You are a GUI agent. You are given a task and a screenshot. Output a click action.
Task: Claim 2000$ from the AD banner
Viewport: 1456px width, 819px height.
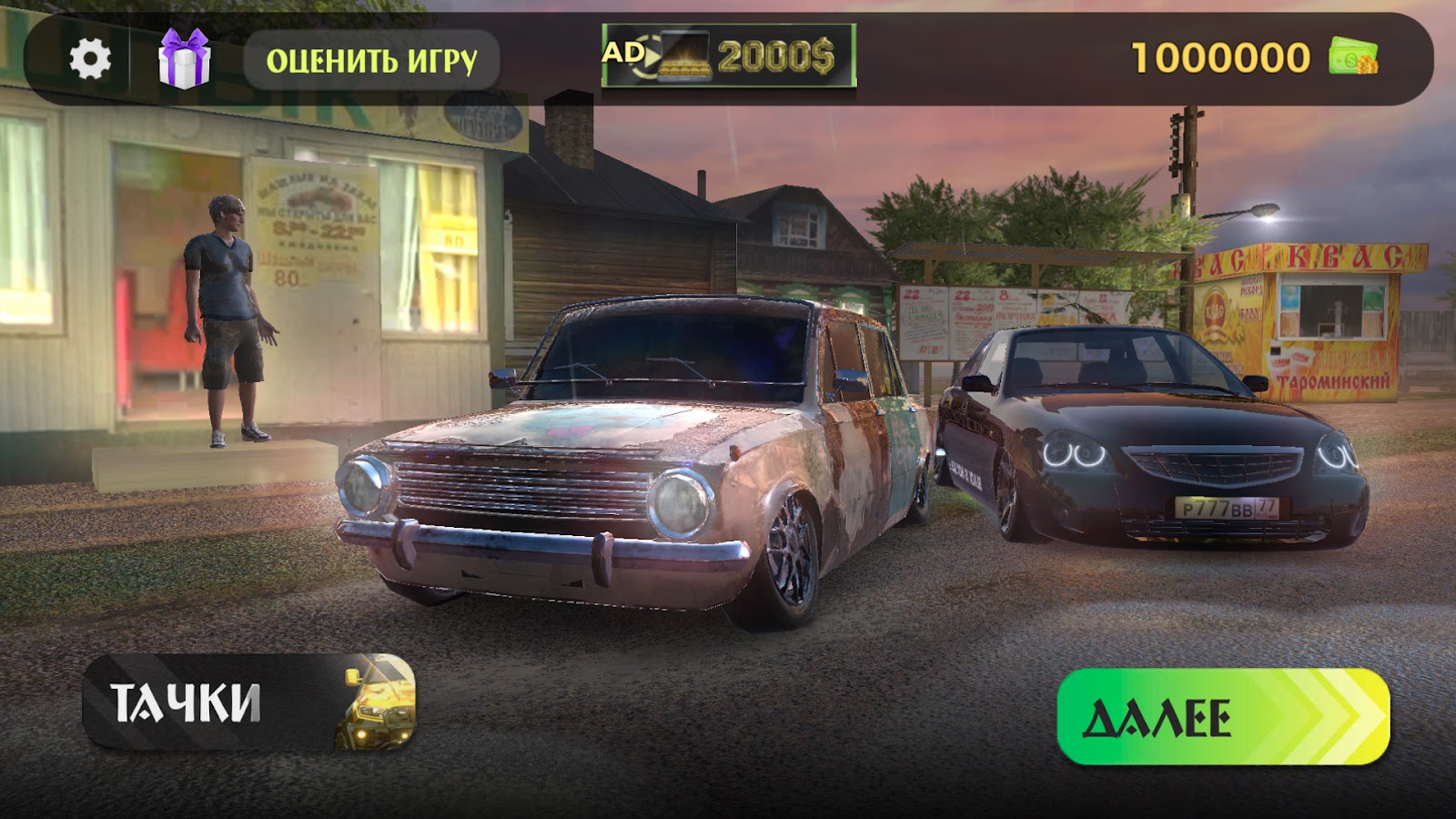pyautogui.click(x=775, y=57)
